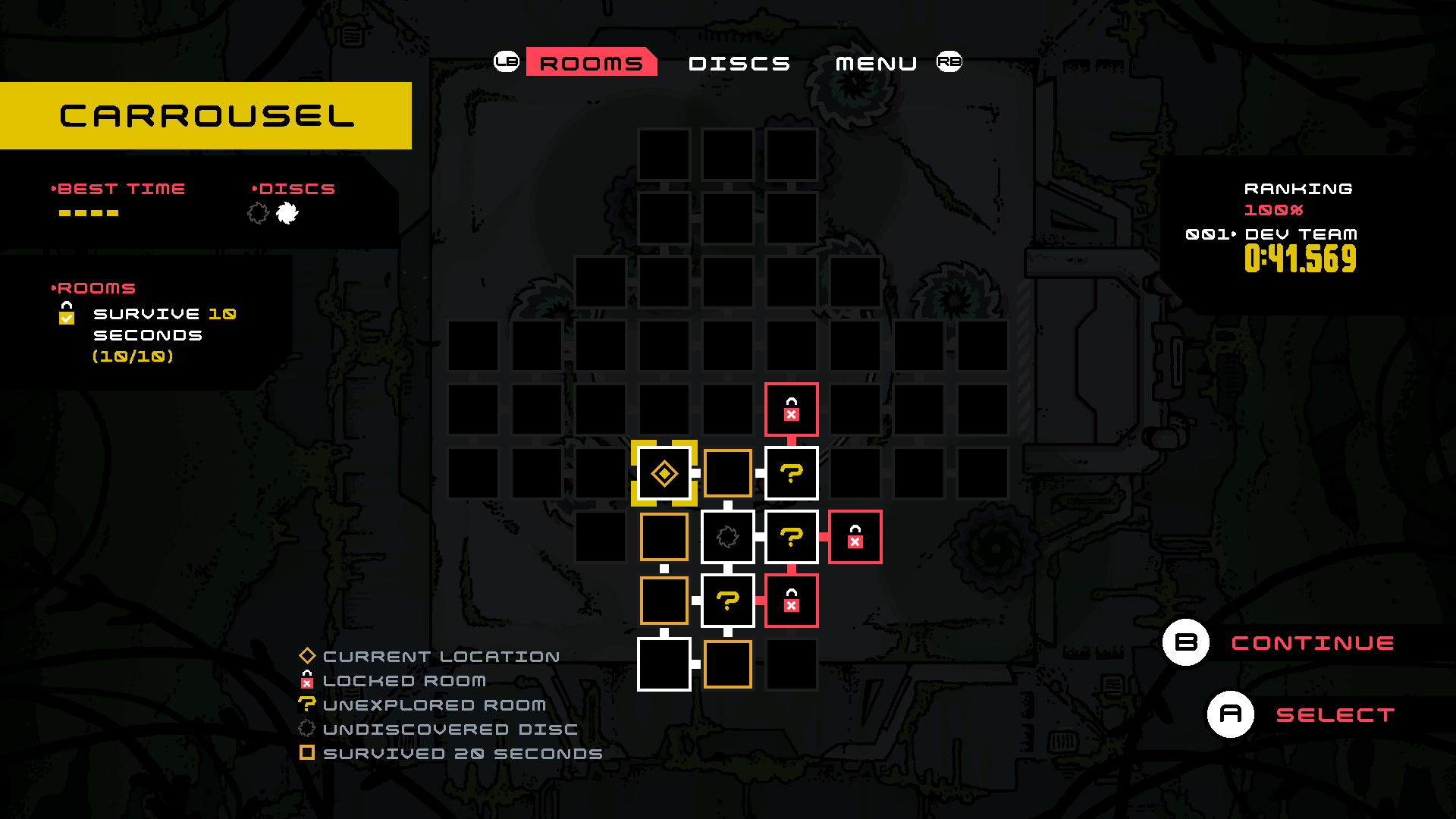This screenshot has height=819, width=1456.
Task: Select the current location diamond marker
Action: point(664,473)
